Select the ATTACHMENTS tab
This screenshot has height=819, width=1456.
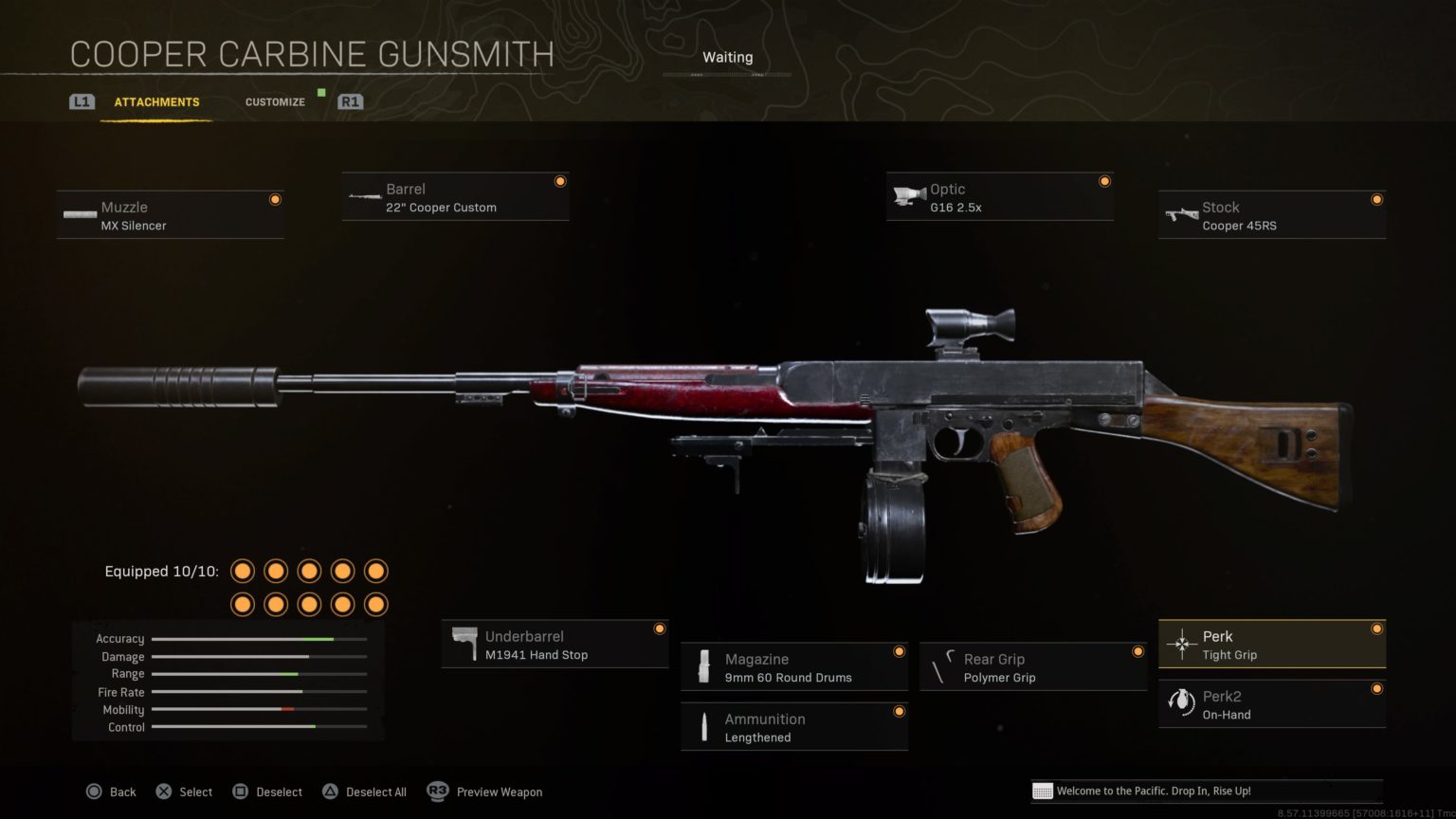[156, 101]
